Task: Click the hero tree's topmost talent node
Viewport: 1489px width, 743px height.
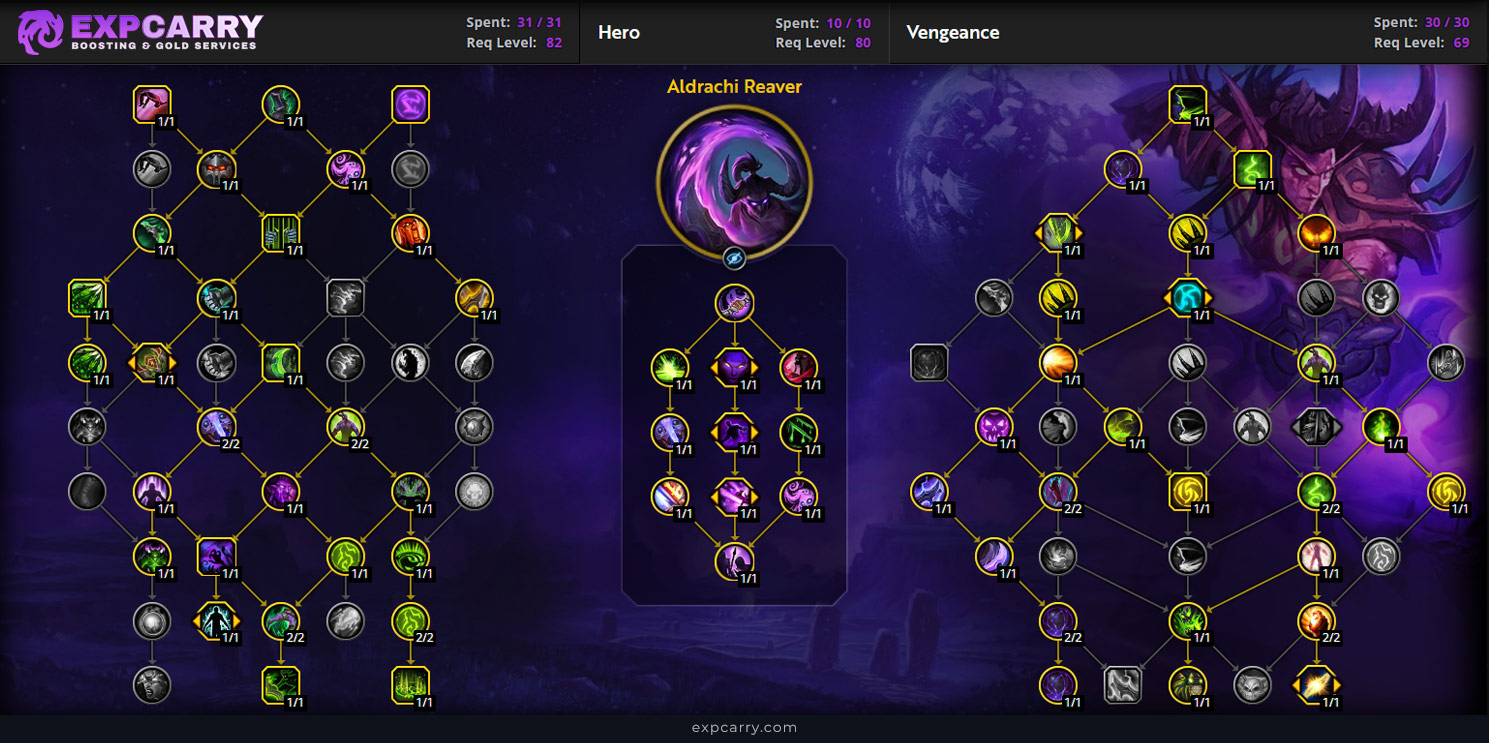Action: pyautogui.click(x=734, y=303)
